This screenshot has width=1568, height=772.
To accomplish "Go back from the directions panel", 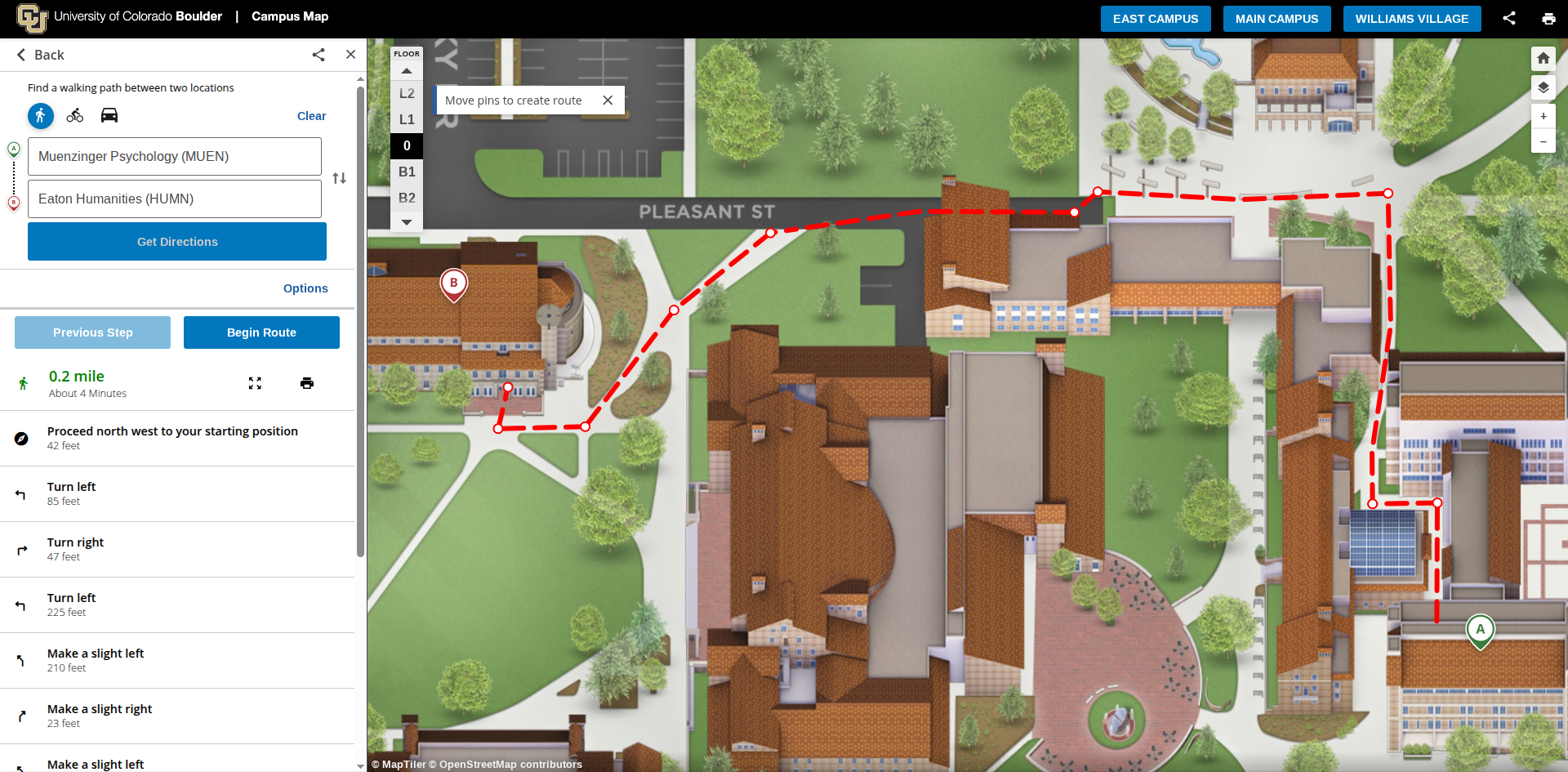I will coord(40,55).
